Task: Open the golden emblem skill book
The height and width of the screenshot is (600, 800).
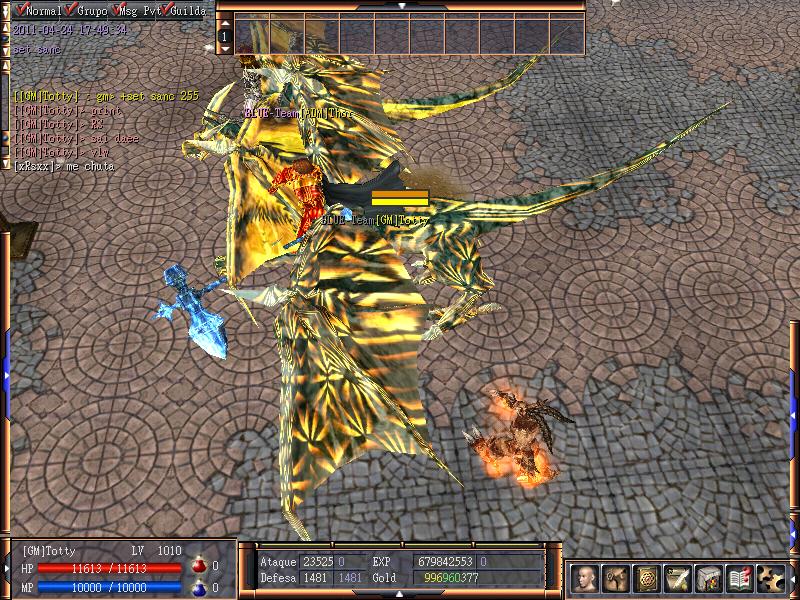Action: point(648,579)
